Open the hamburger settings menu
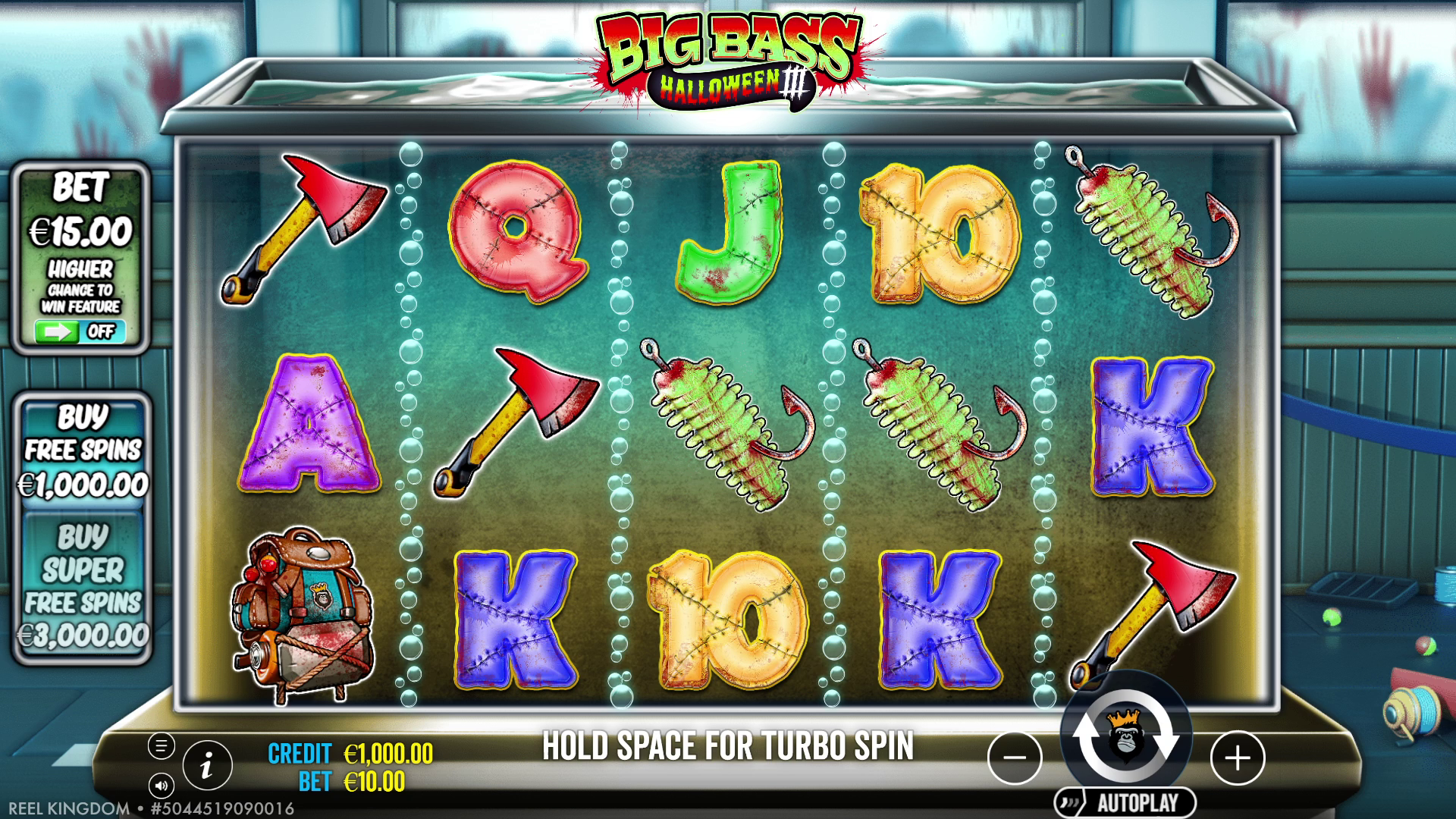Screen dimensions: 1456x819 coord(161,745)
